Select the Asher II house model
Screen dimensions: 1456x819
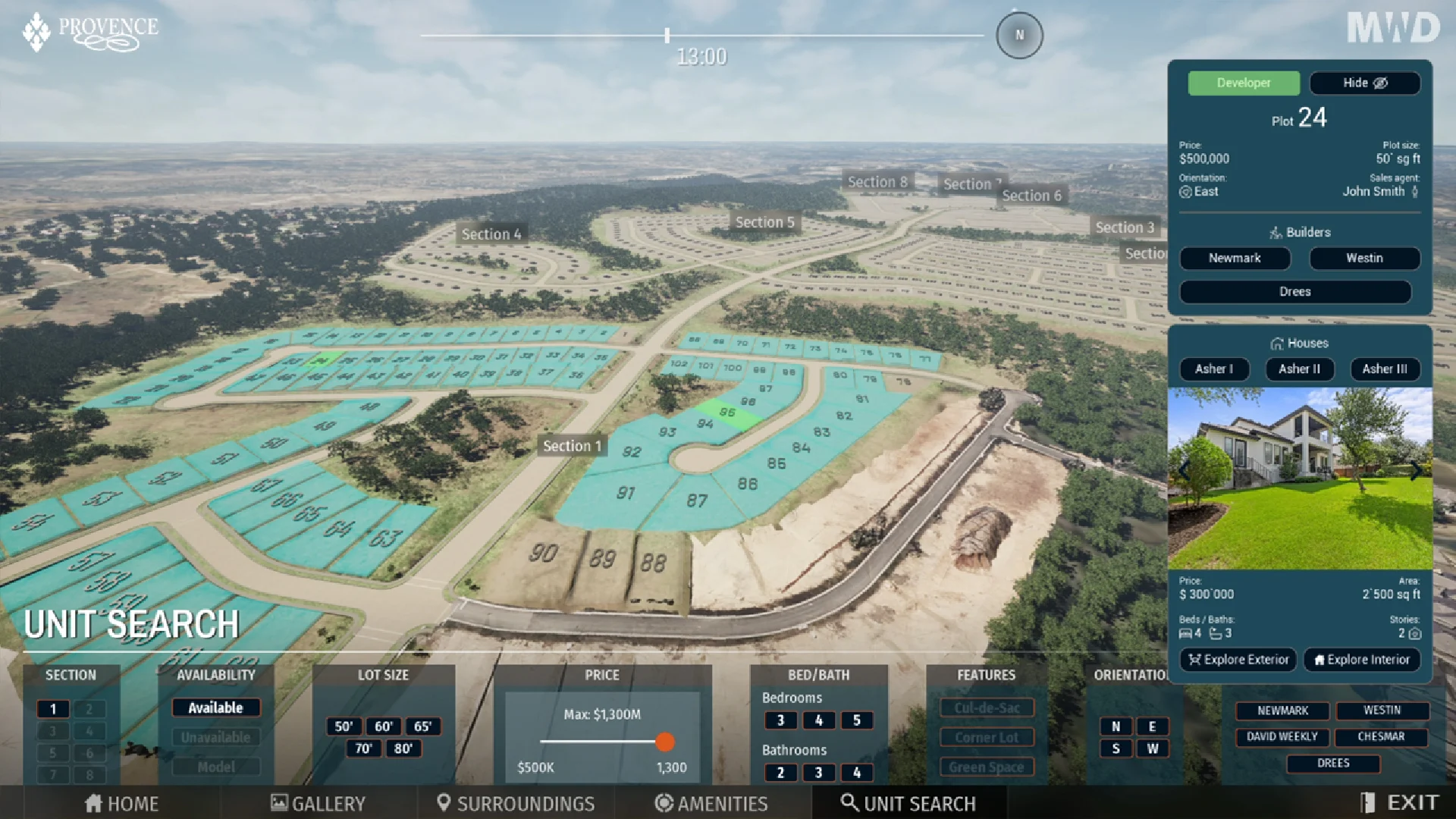(1299, 369)
